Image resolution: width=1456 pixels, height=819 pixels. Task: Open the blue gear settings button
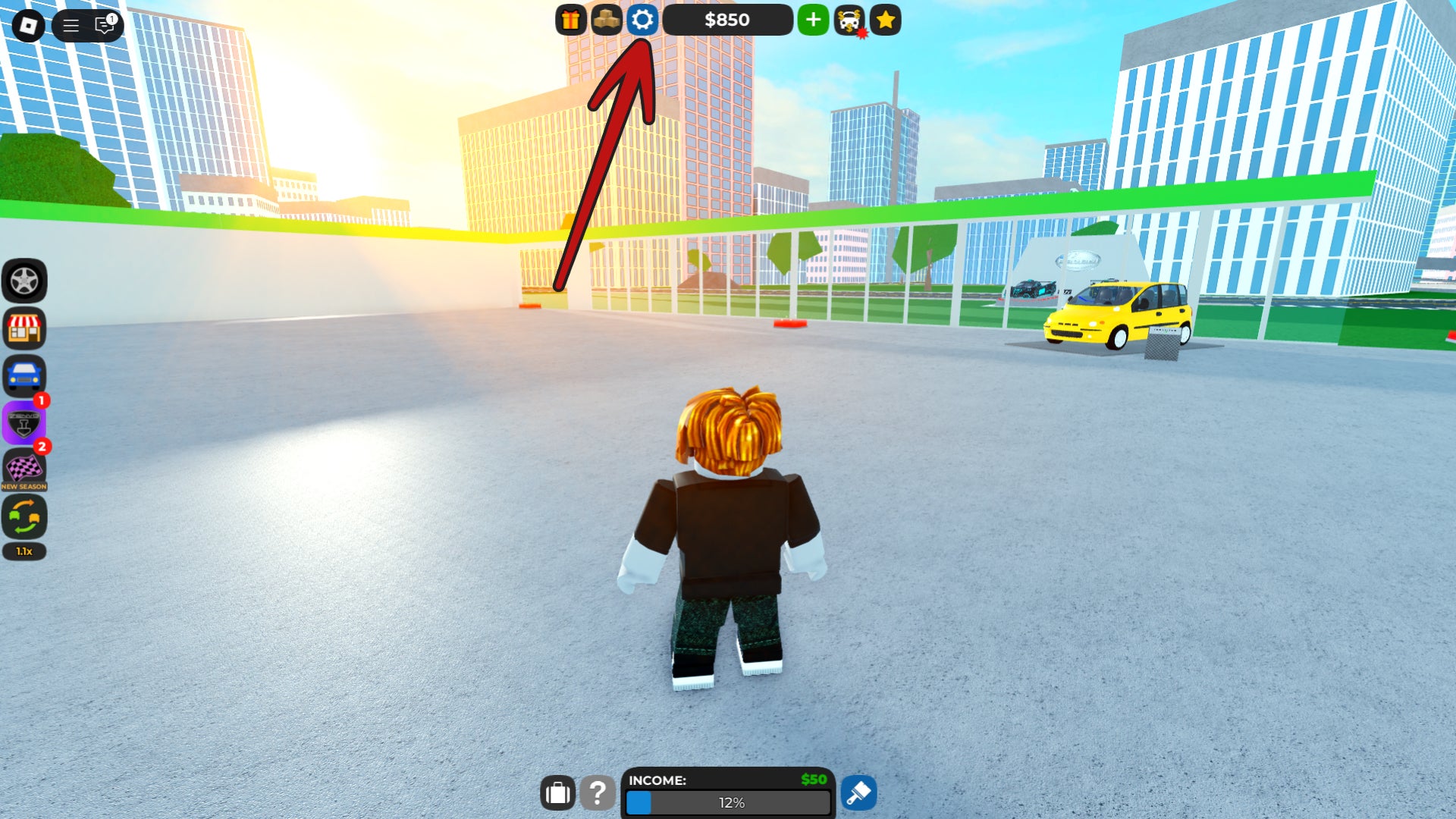pyautogui.click(x=642, y=20)
